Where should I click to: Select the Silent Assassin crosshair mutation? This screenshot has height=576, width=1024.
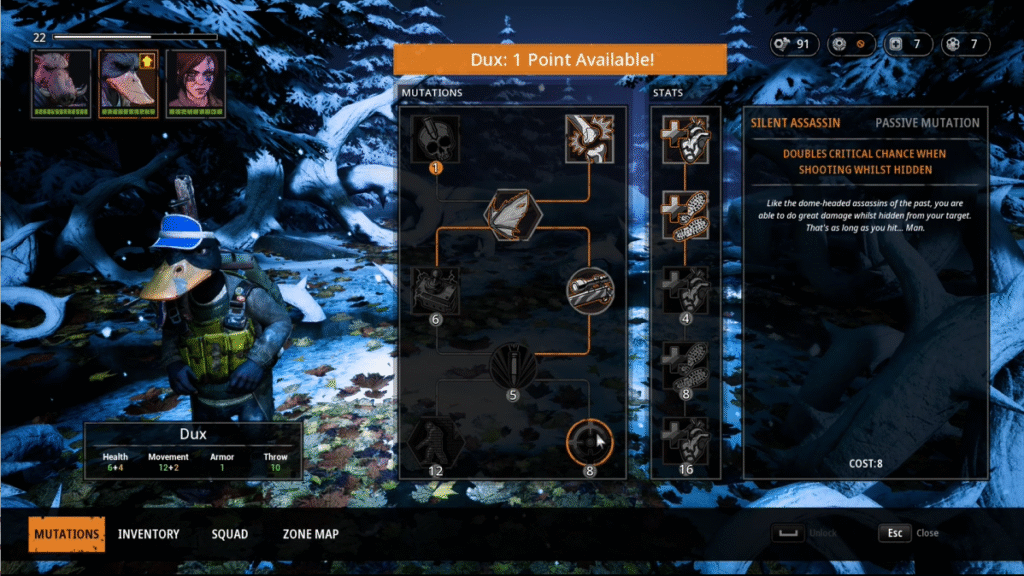coord(590,442)
